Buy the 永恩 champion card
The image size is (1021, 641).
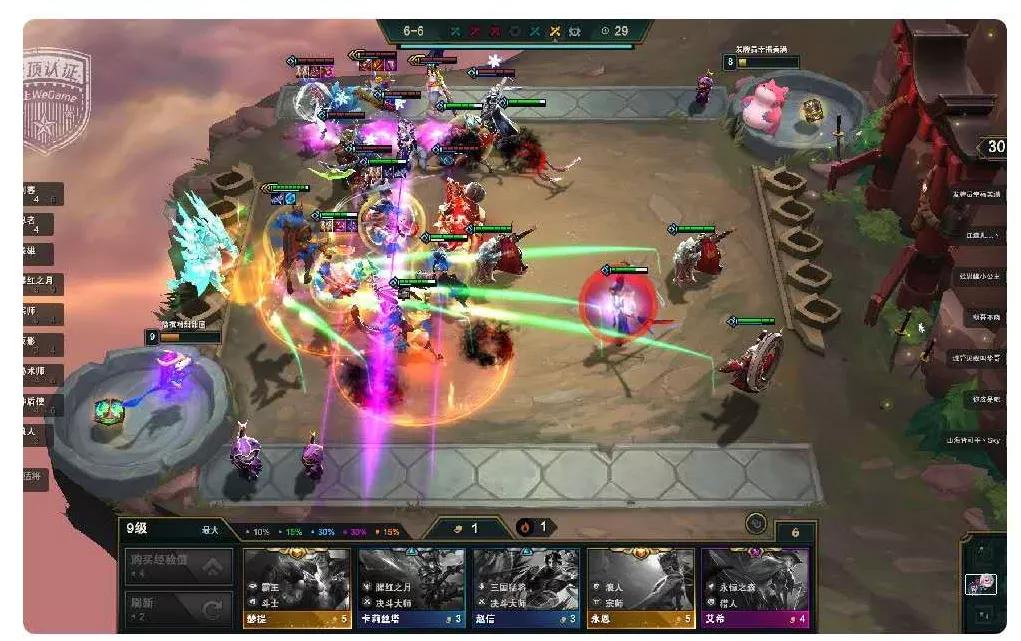coord(640,588)
